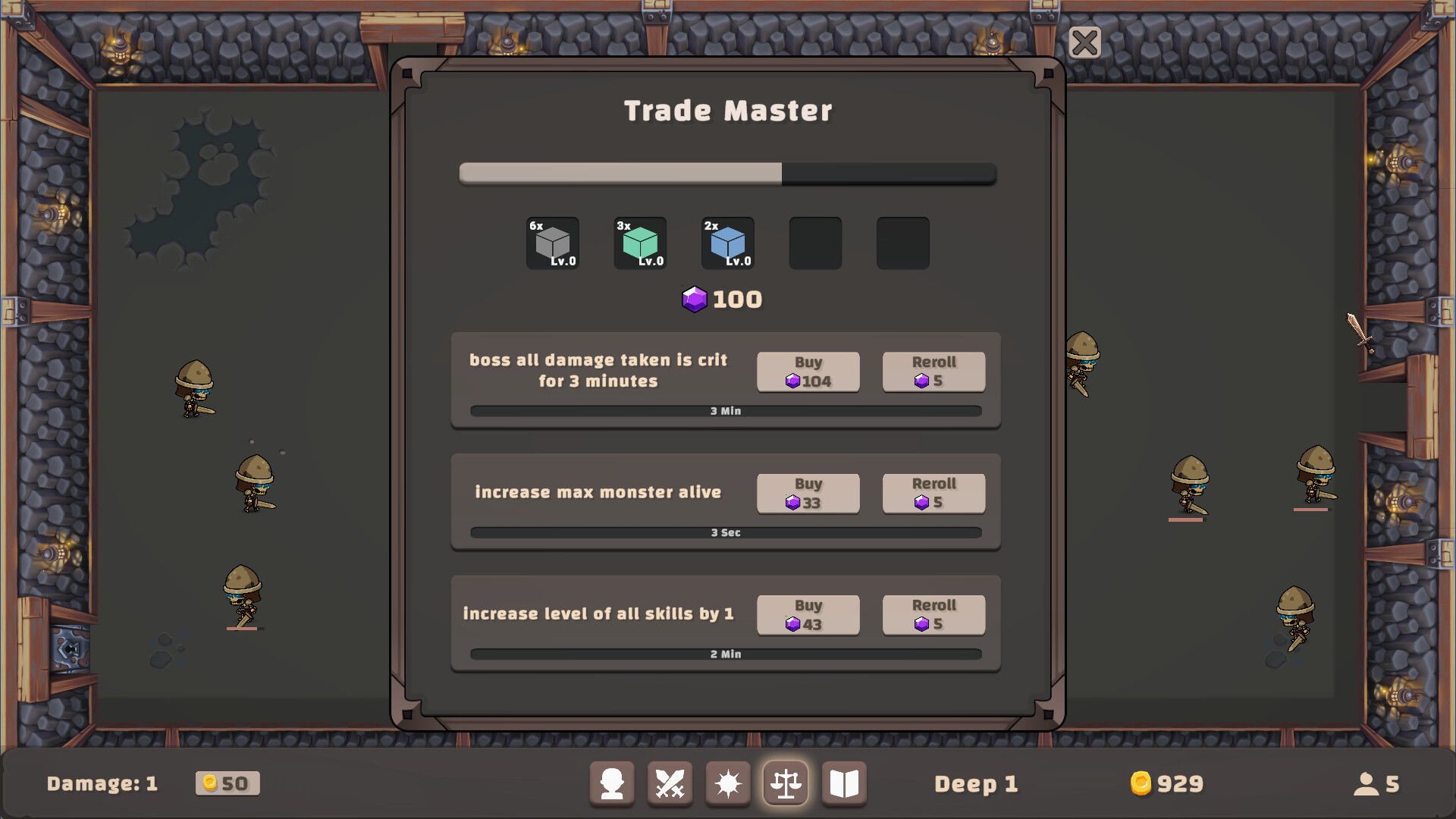The image size is (1456, 819).
Task: Select the fifth empty cube slot
Action: [902, 243]
